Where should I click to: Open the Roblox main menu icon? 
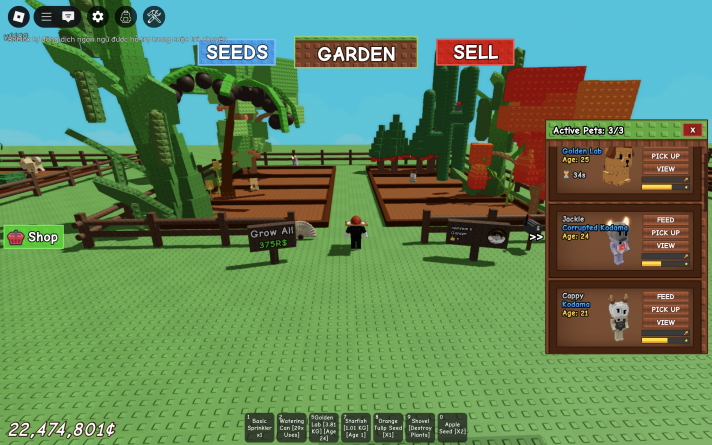(x=18, y=16)
